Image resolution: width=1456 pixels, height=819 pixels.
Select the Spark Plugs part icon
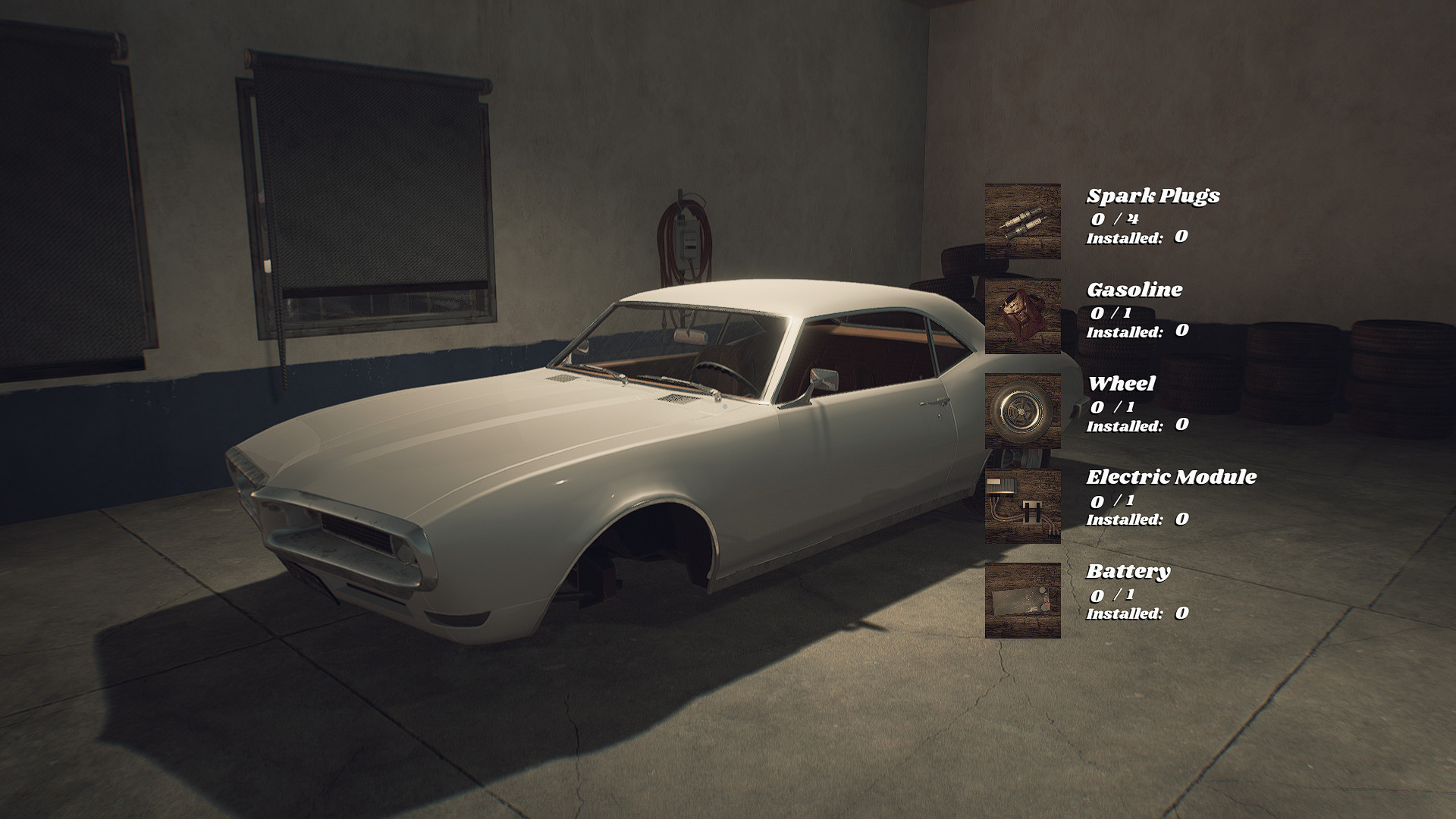tap(1022, 221)
